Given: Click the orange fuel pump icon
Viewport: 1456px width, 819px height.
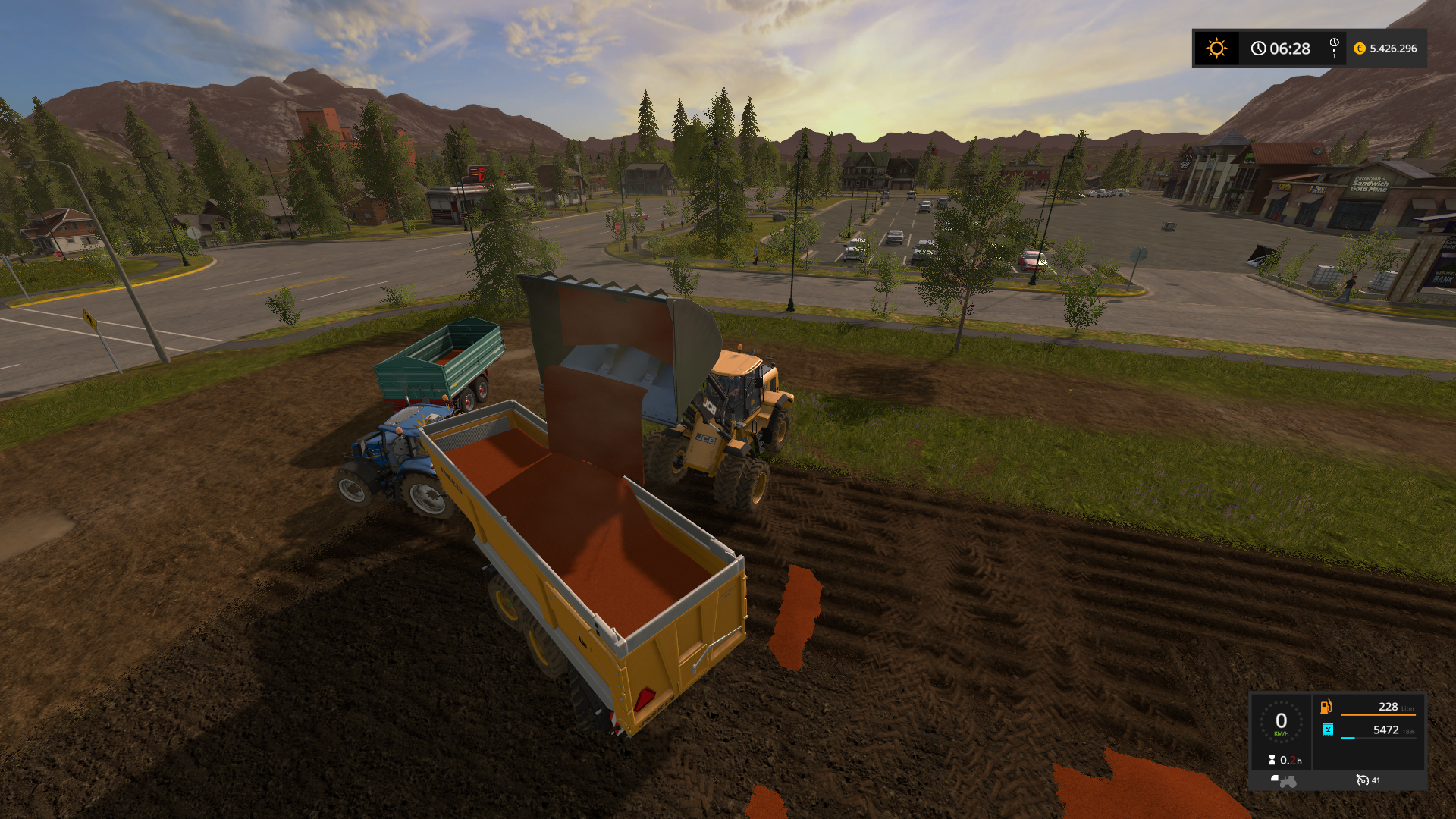Looking at the screenshot, I should coord(1326,707).
